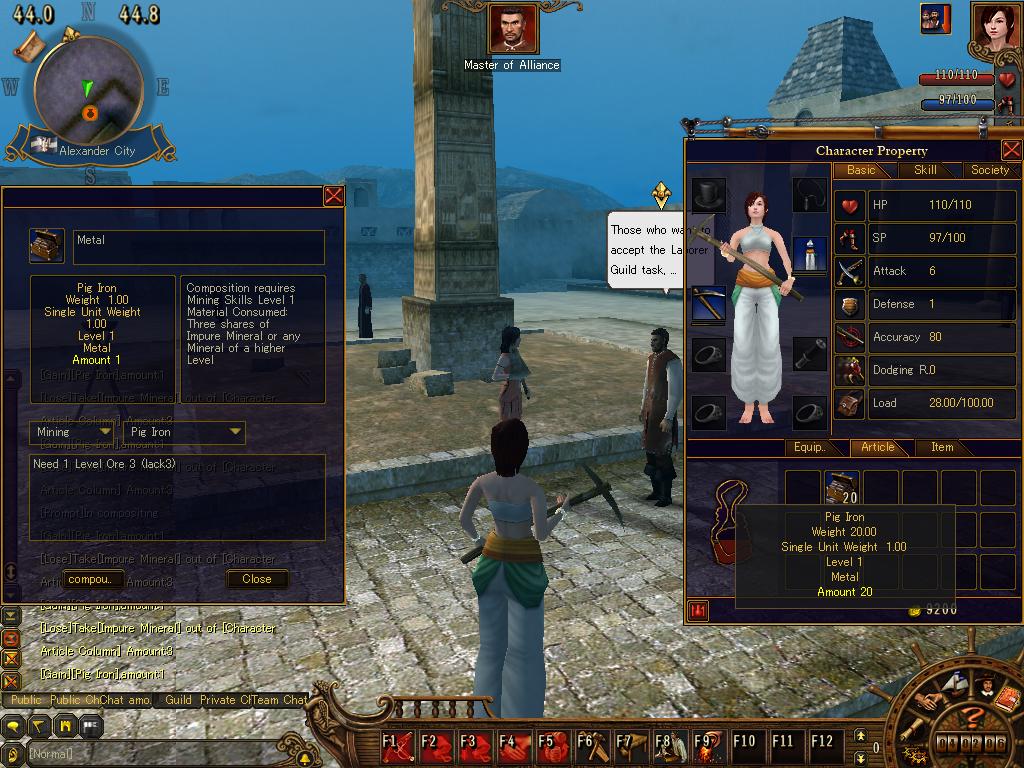This screenshot has width=1024, height=768.
Task: Open the Mining category dropdown
Action: 74,432
